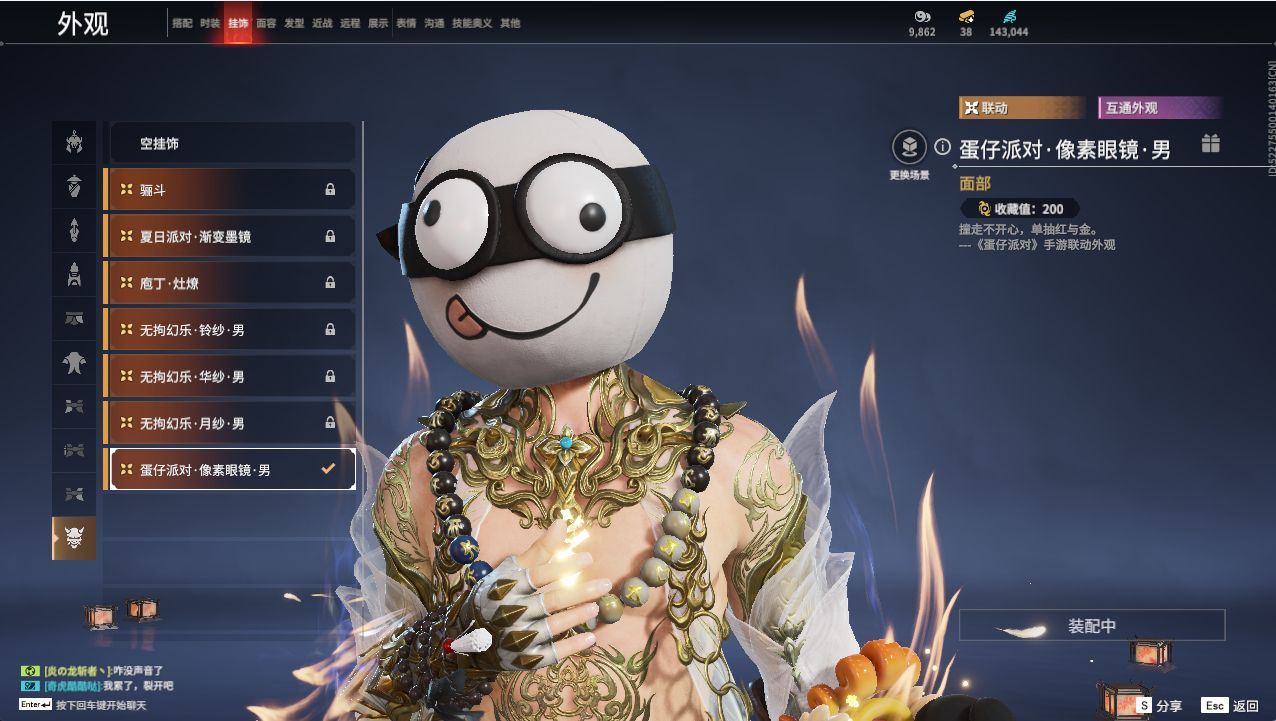Pick 夏日派对·渐变墨镜 from the list
The width and height of the screenshot is (1276, 721).
(x=230, y=237)
